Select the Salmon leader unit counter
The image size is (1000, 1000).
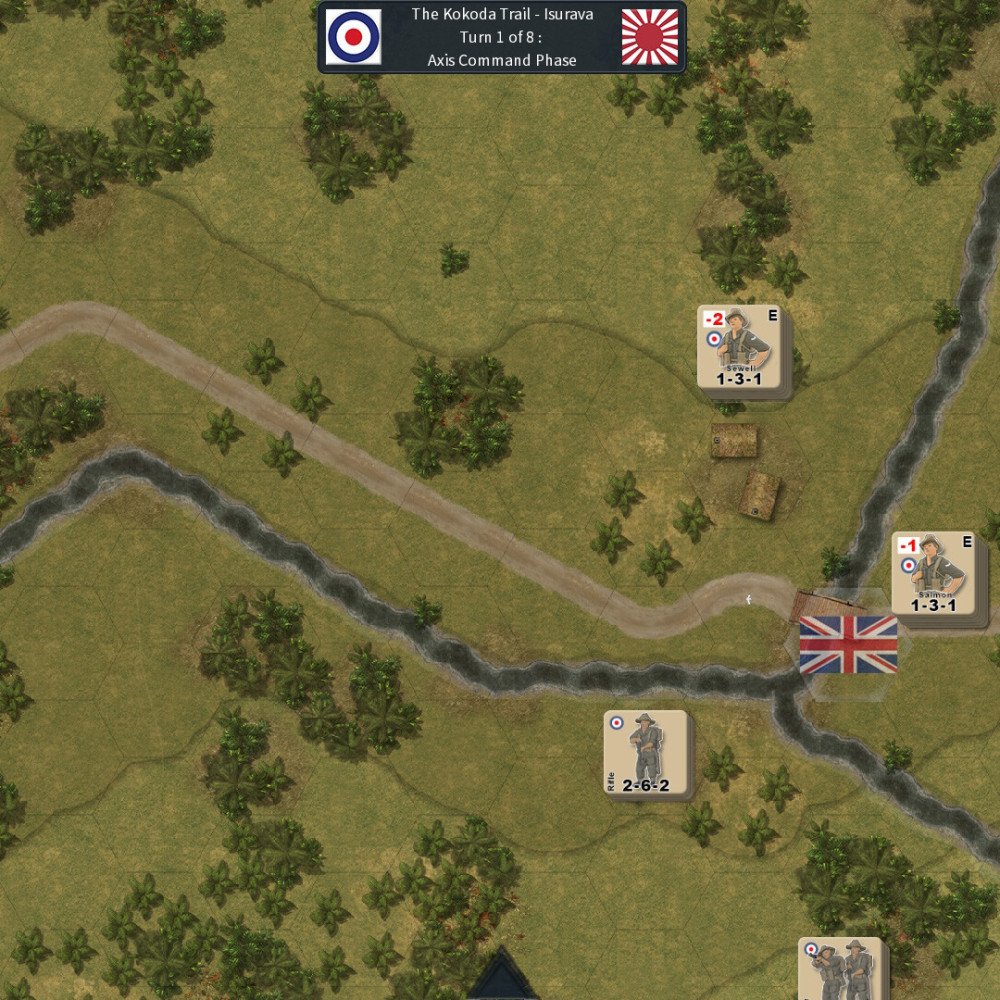point(933,573)
